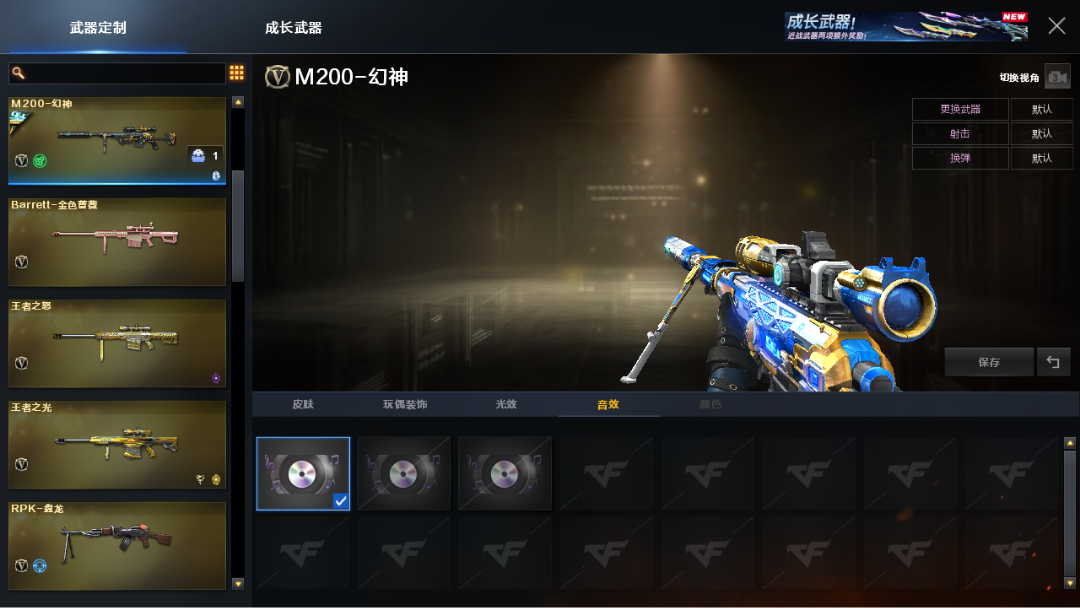The image size is (1080, 608).
Task: Preview the 换弹 animation
Action: tap(960, 158)
